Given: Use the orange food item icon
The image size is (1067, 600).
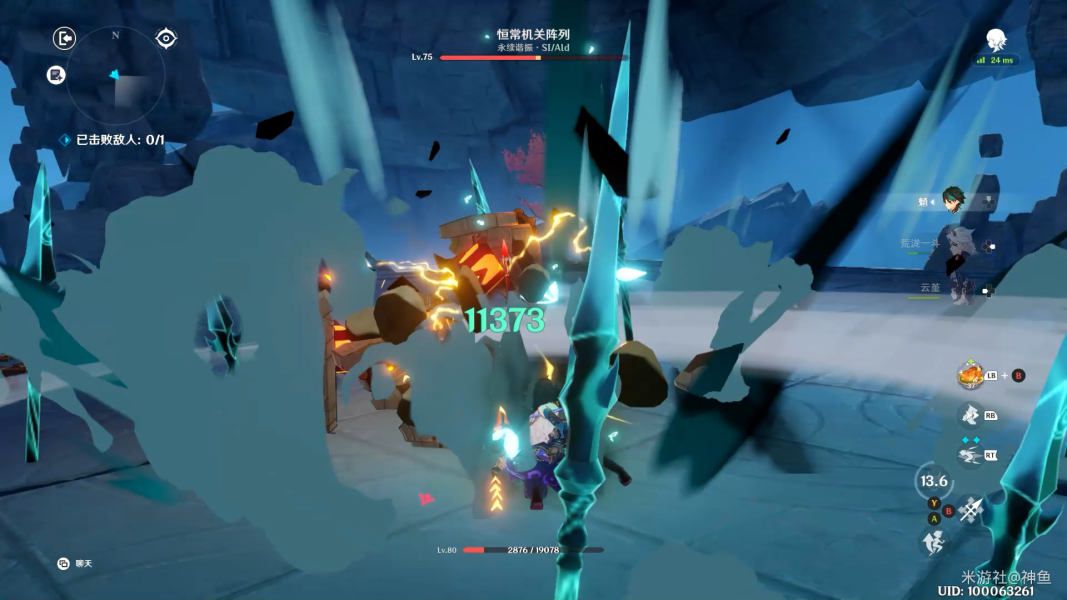Looking at the screenshot, I should (970, 375).
